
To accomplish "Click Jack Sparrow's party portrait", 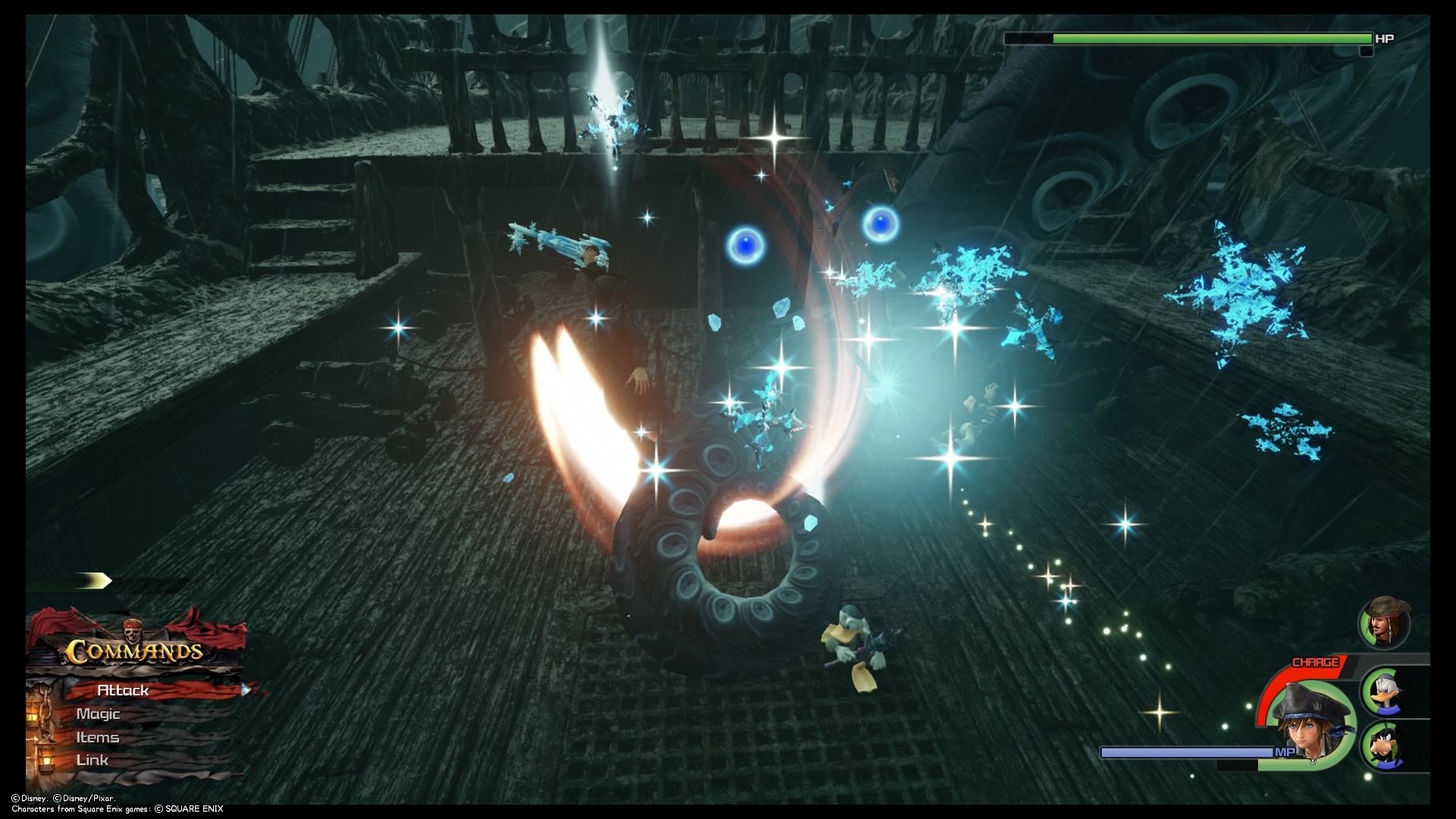I will tap(1384, 622).
